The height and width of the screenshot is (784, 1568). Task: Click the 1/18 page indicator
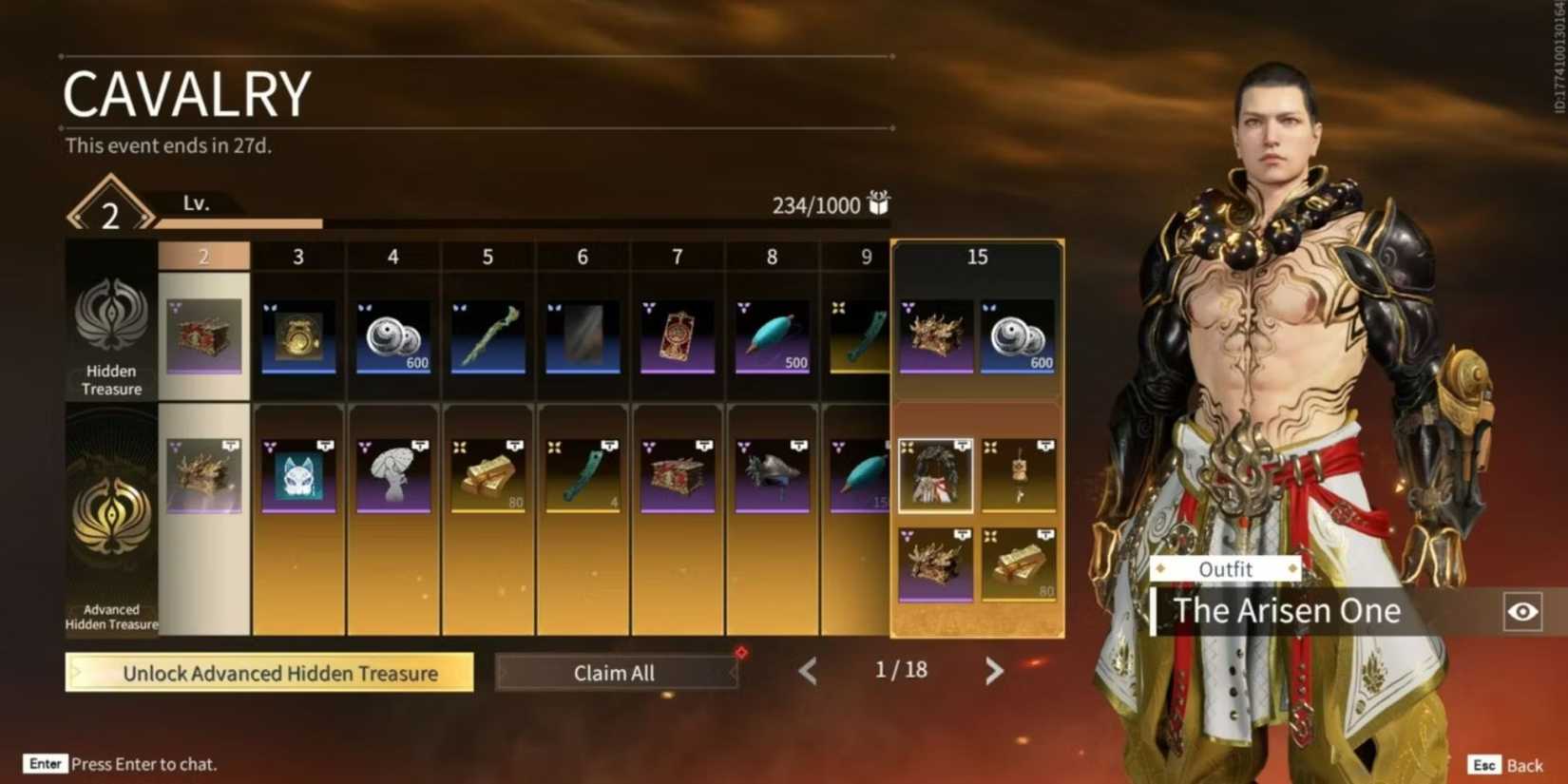point(900,670)
